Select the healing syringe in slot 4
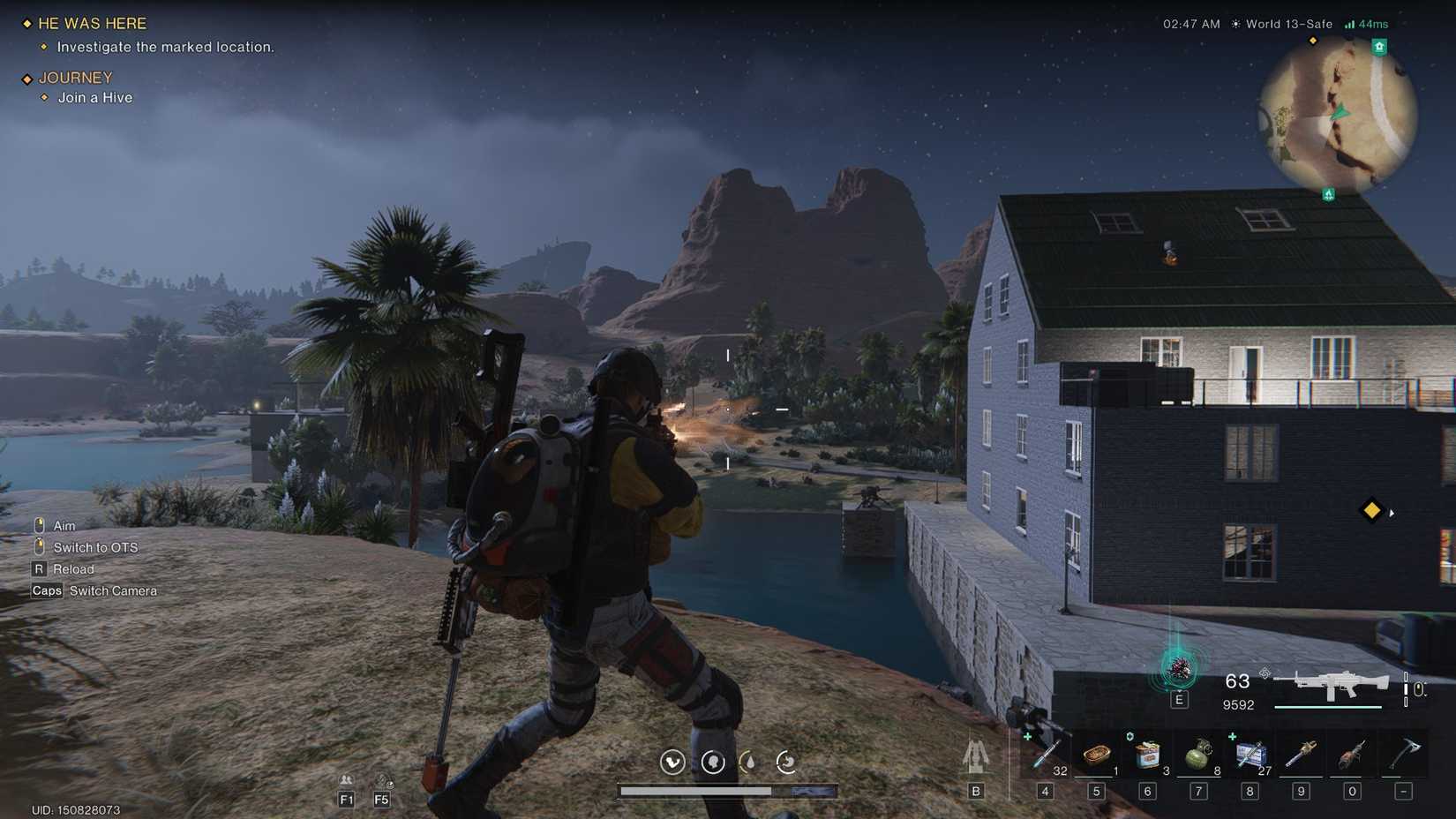 tap(1045, 757)
